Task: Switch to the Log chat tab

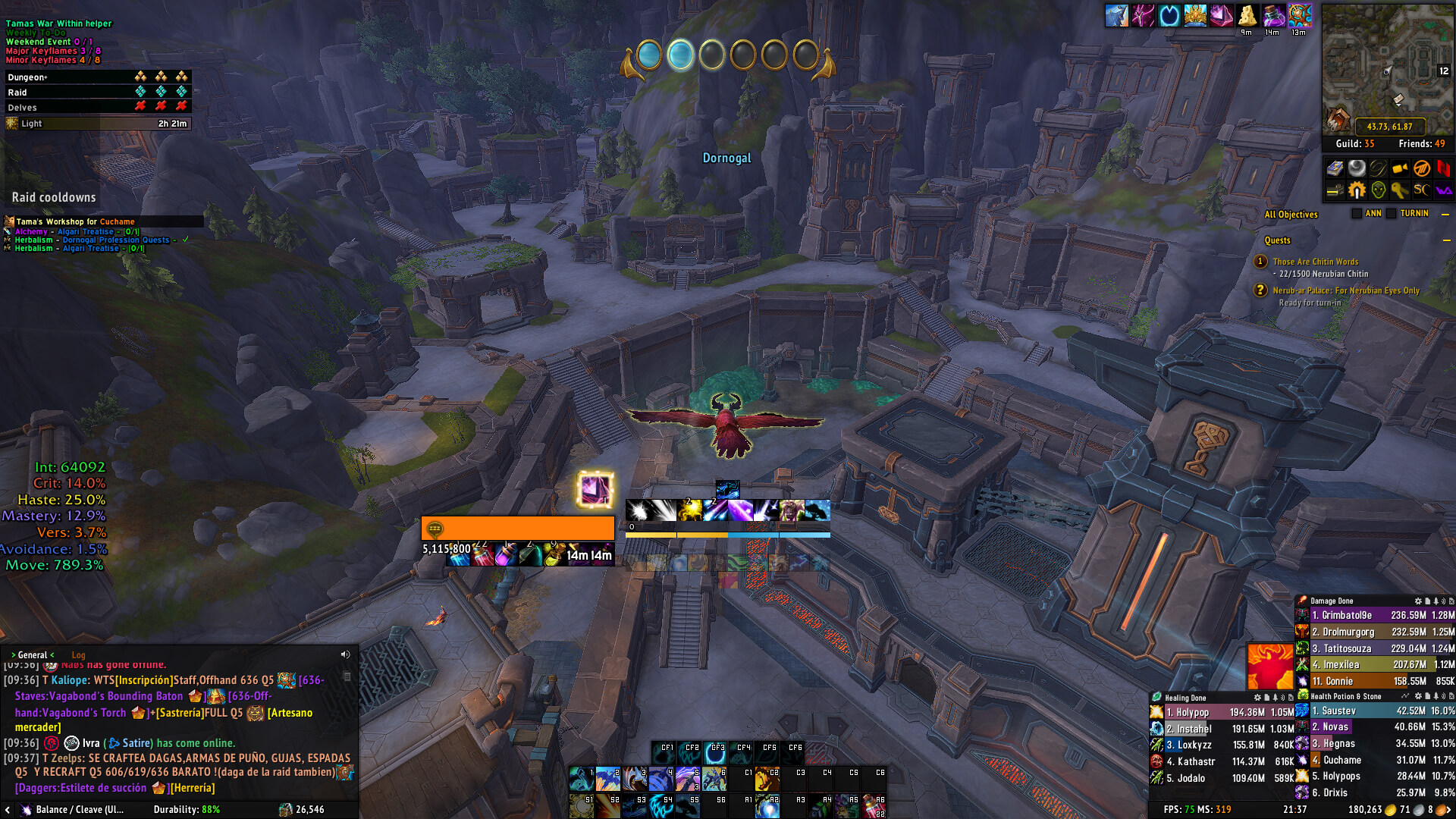Action: (x=78, y=655)
